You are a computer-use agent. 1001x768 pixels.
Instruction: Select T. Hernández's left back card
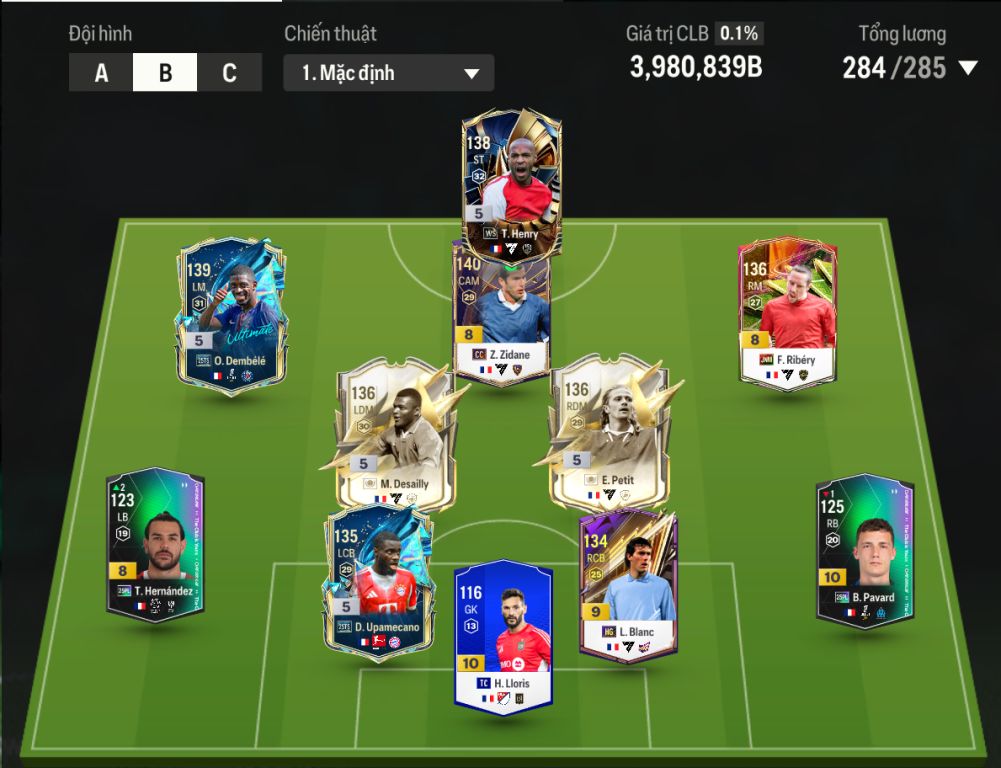point(155,545)
